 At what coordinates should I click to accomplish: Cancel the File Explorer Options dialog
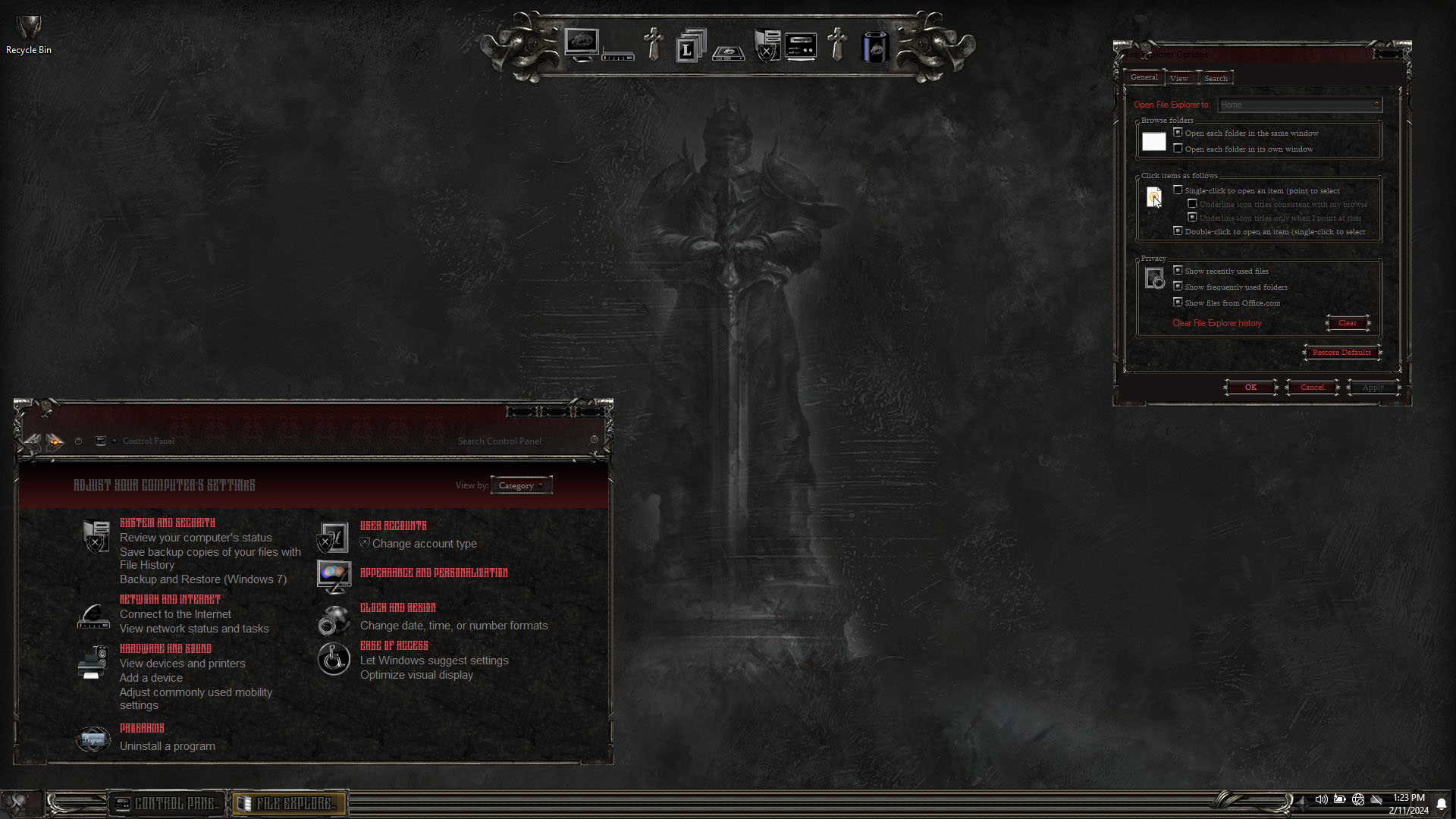click(x=1312, y=388)
